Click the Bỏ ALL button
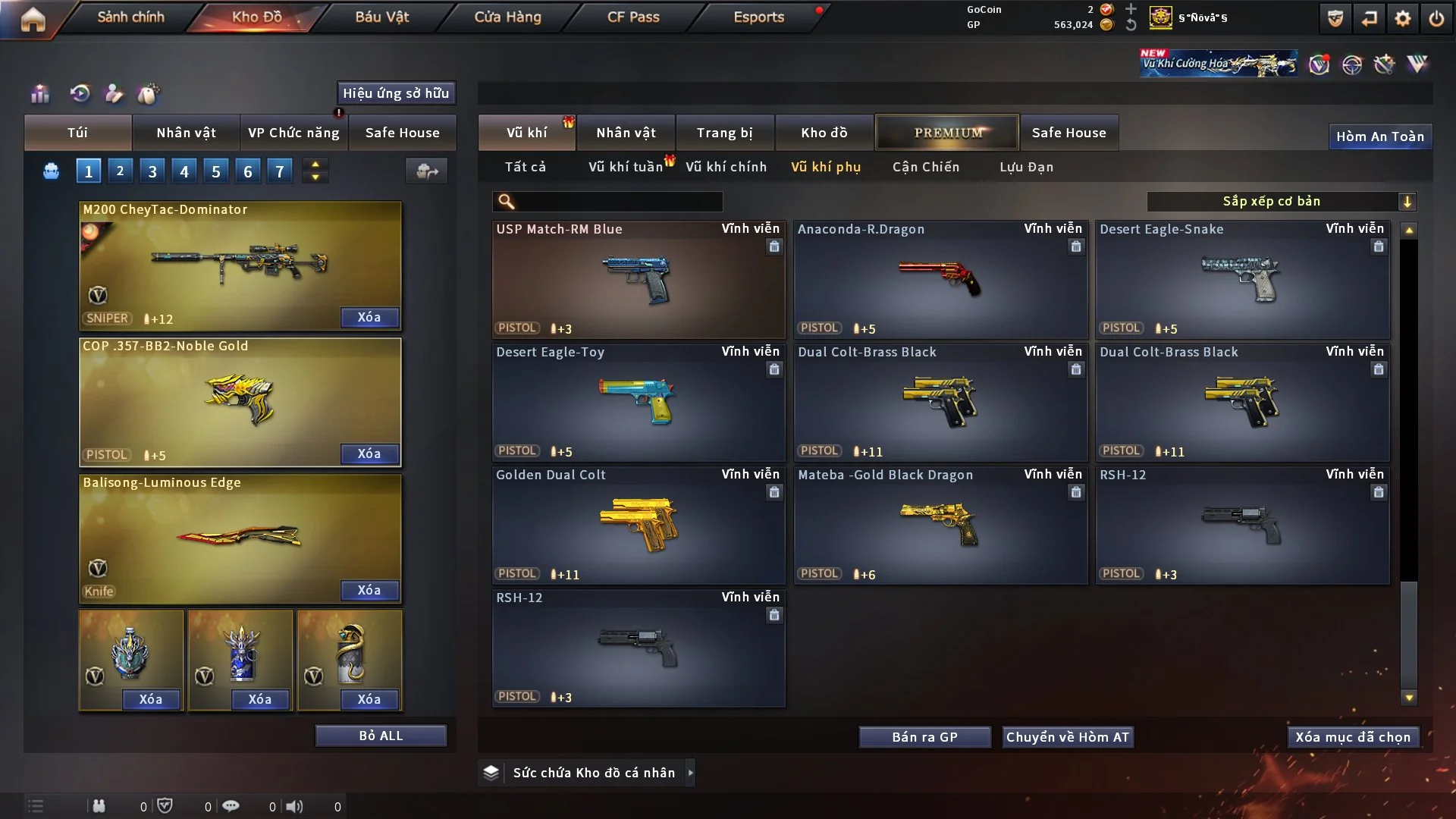This screenshot has height=819, width=1456. click(381, 736)
